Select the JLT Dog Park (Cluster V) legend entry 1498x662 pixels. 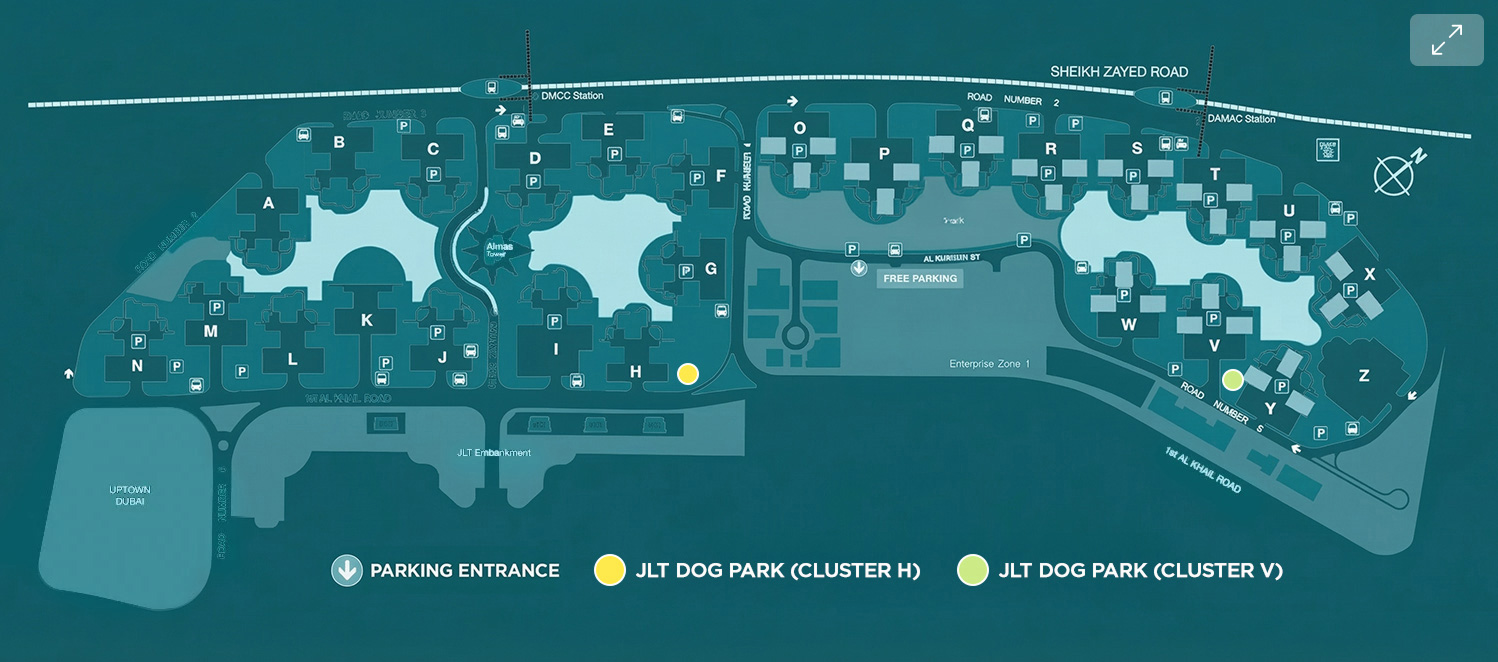pos(1120,571)
